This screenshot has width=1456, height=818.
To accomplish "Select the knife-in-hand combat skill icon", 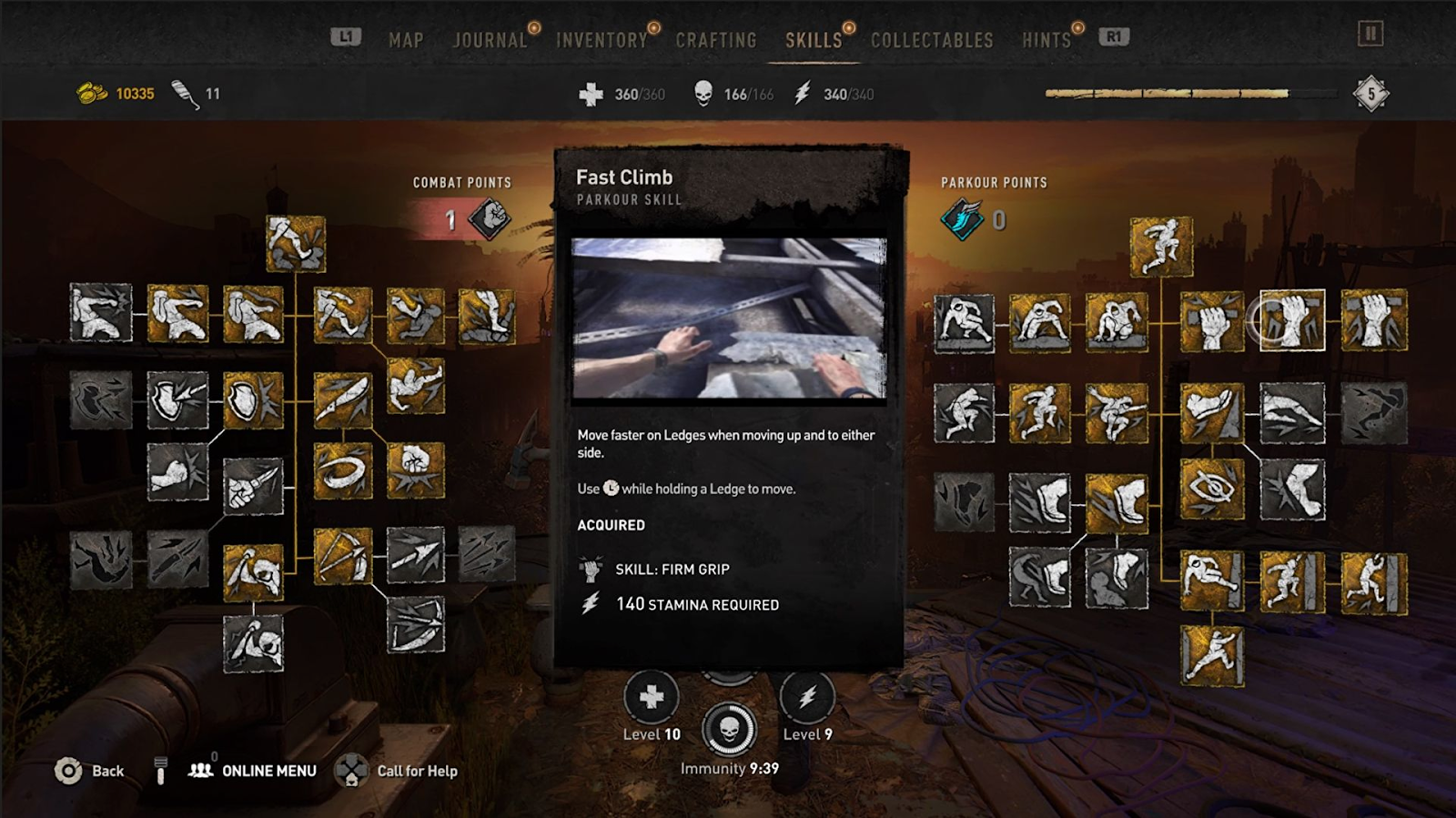I will pyautogui.click(x=253, y=486).
